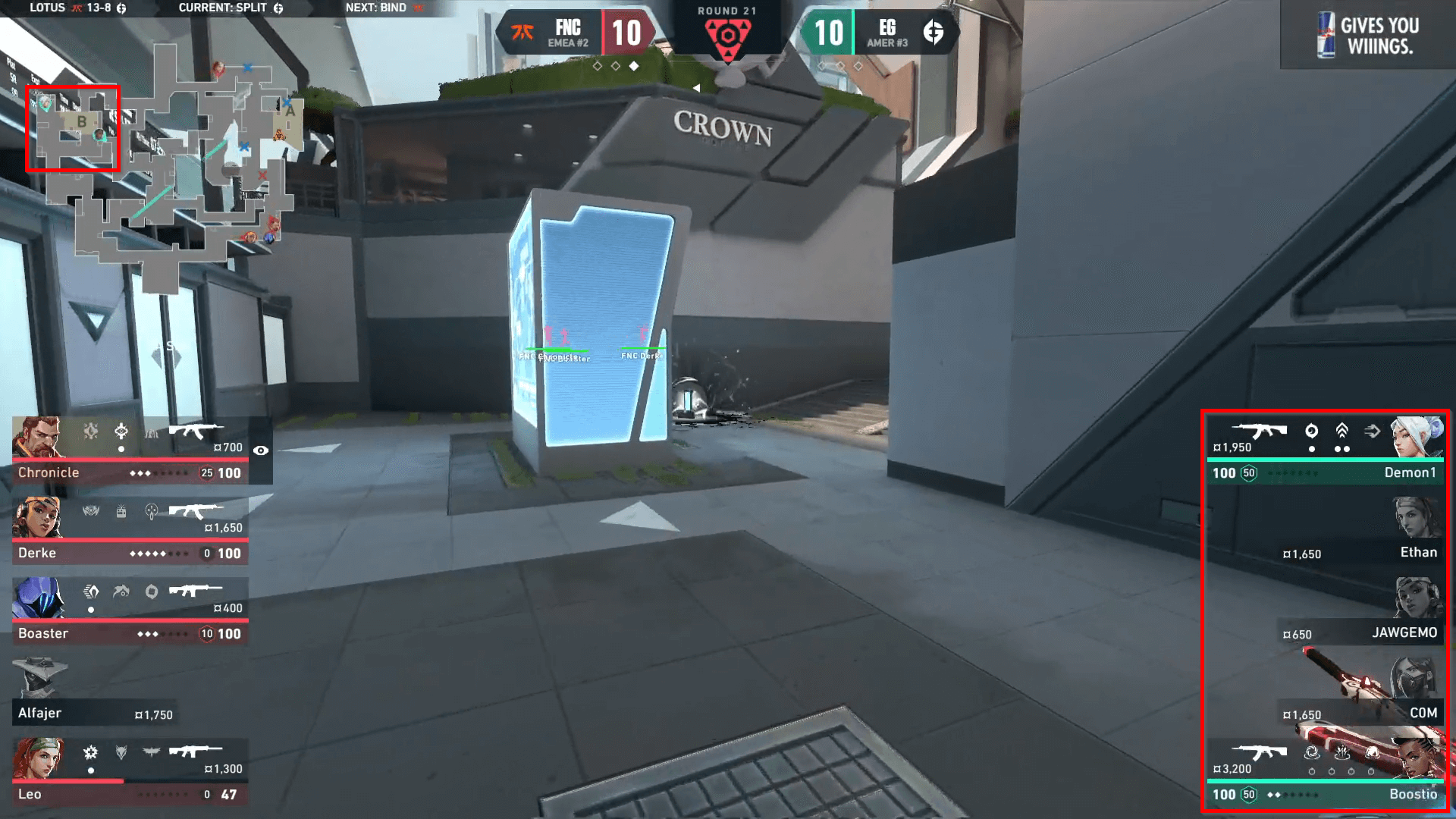Click the EG team logo on the scoreboard
The height and width of the screenshot is (819, 1456).
click(x=934, y=30)
